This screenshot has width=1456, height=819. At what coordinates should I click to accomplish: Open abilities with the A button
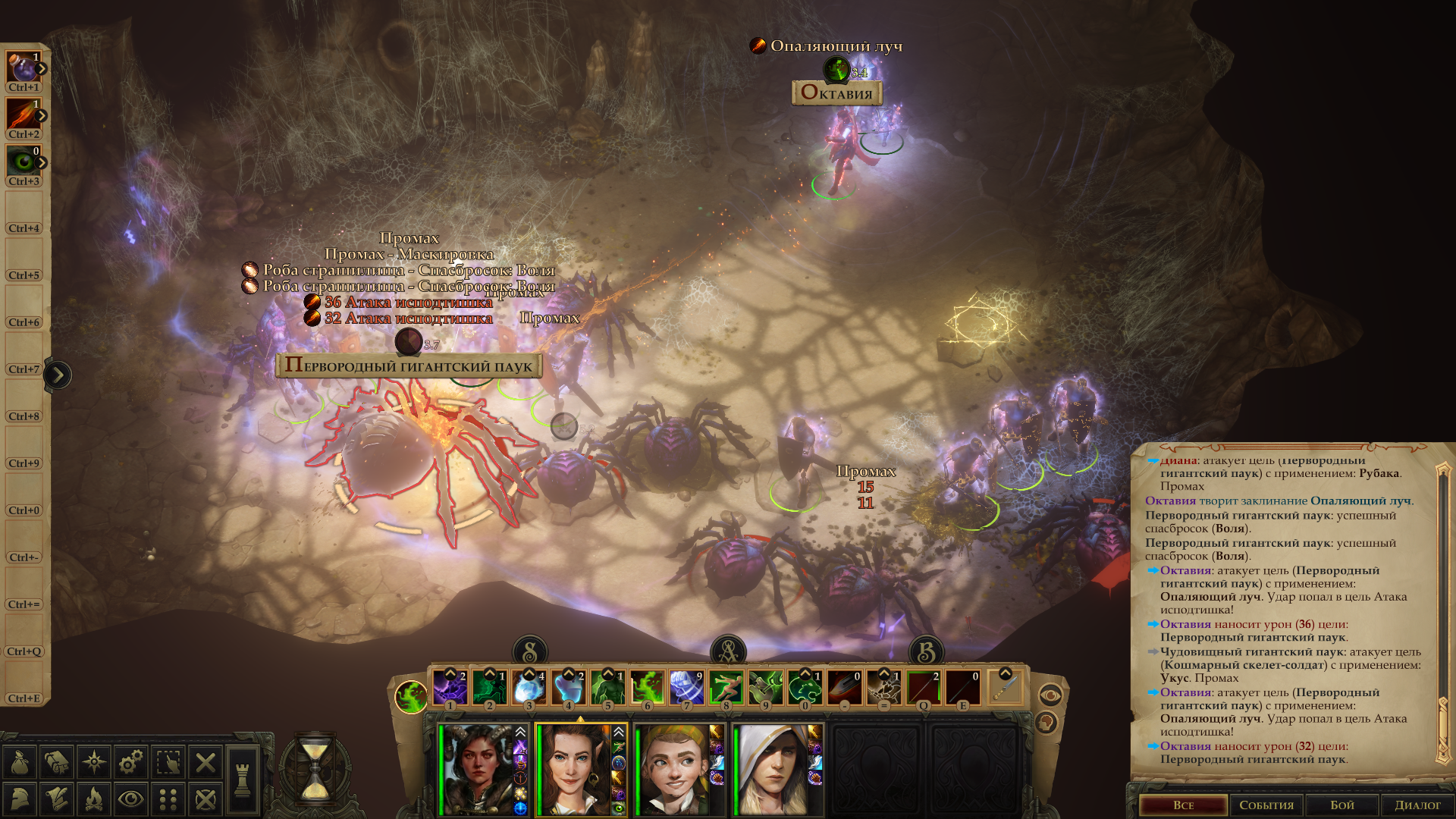tap(728, 652)
